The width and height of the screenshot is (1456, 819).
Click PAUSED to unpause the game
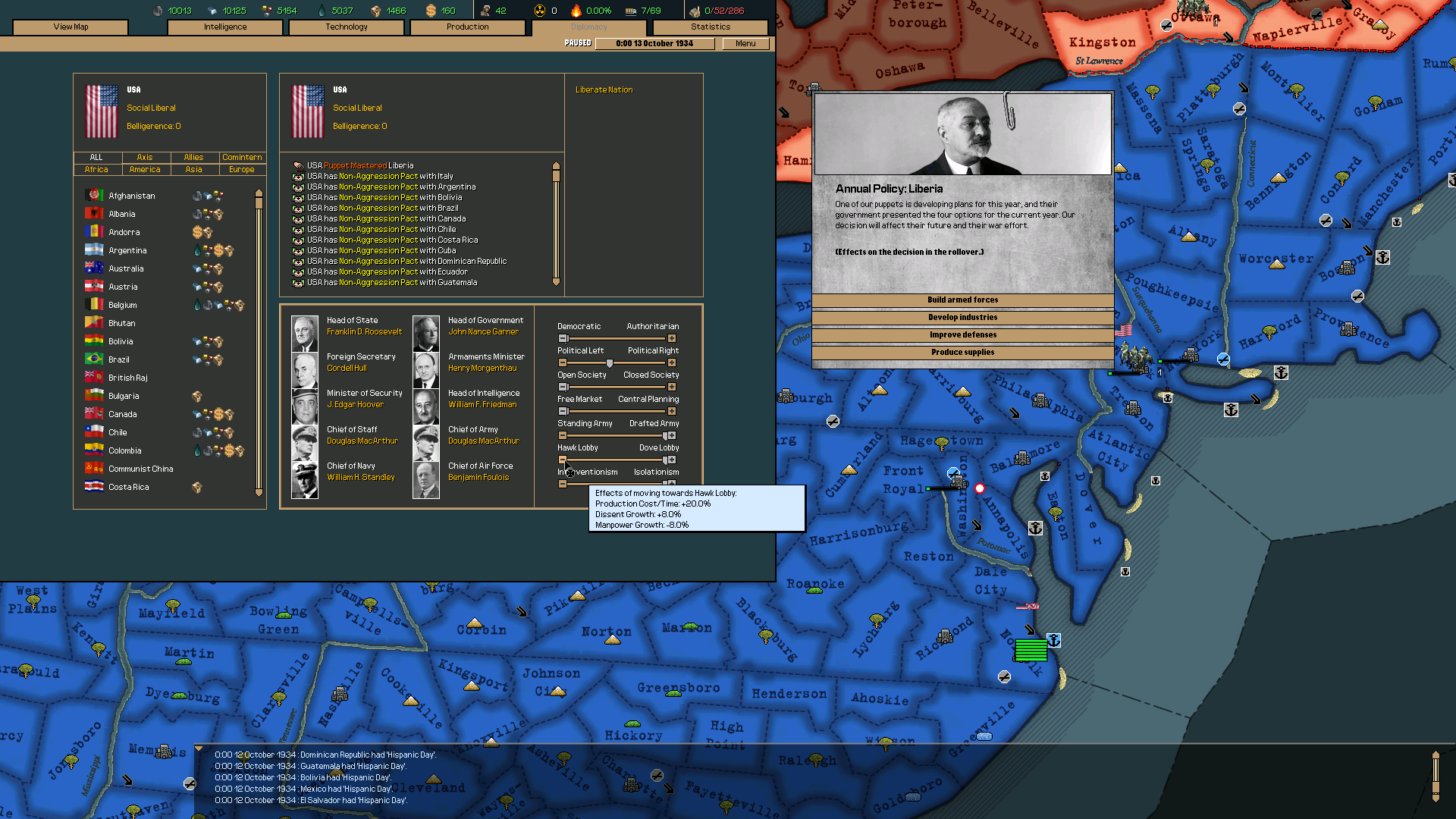coord(577,43)
